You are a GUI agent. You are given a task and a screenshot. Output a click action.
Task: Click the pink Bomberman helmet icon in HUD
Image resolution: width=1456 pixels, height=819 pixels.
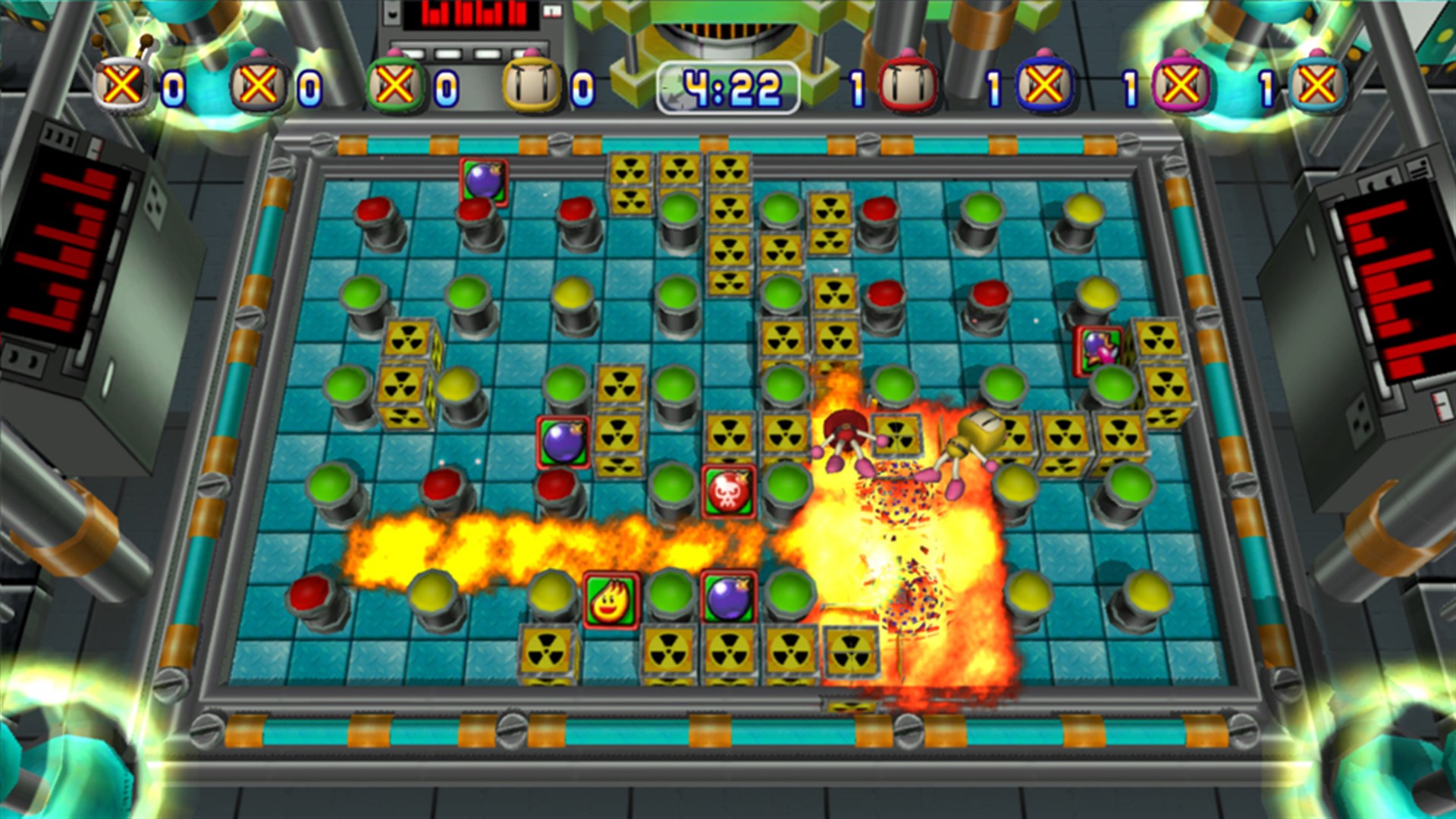1181,83
